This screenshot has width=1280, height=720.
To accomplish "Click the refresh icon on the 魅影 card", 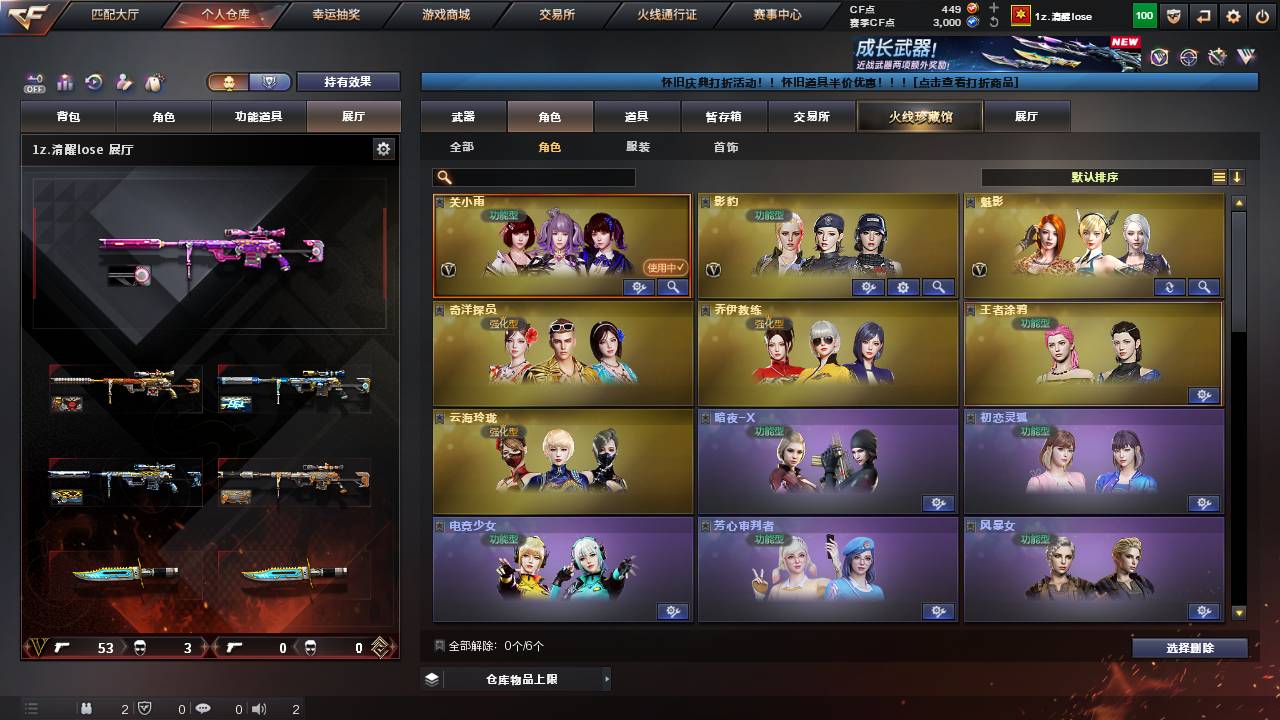I will pyautogui.click(x=1168, y=287).
